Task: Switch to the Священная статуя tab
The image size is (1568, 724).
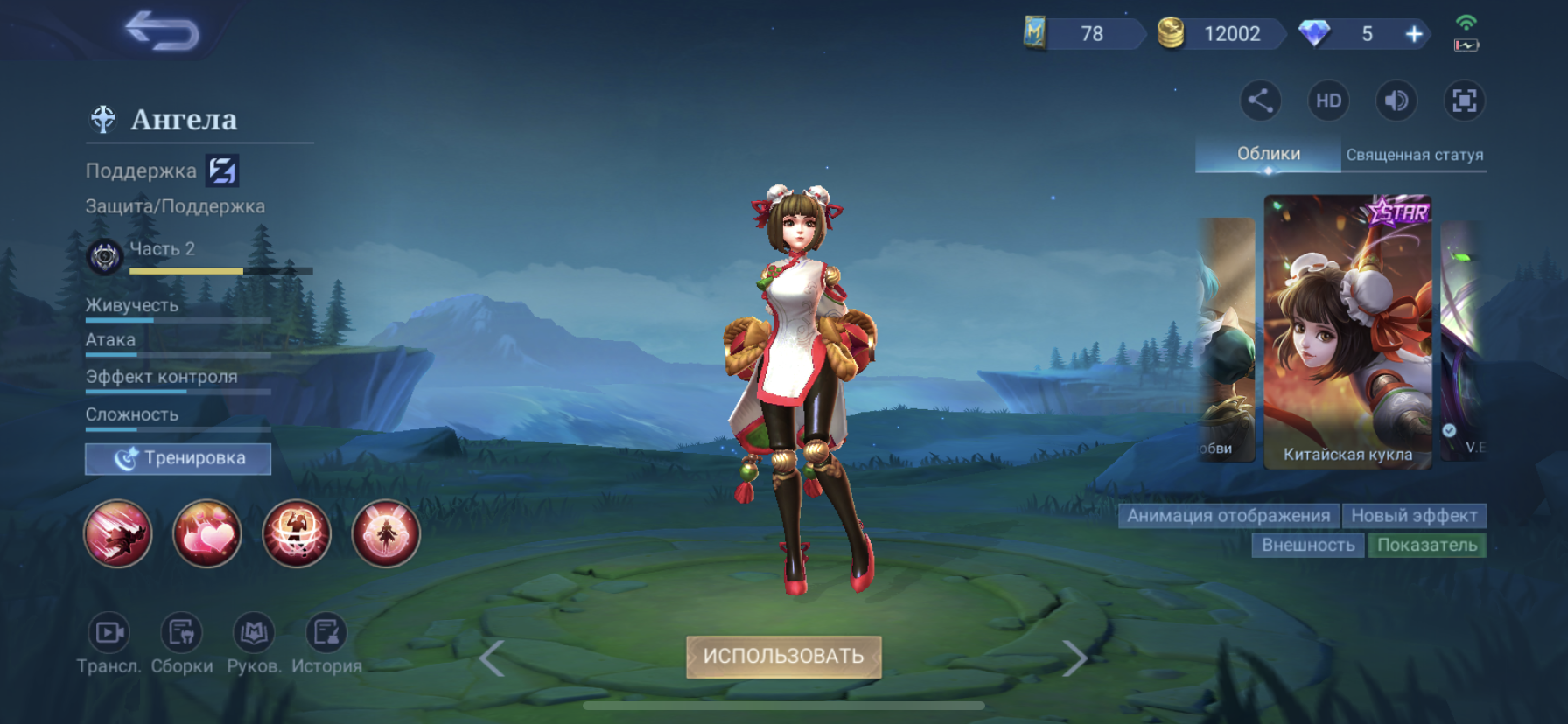Action: pos(1414,155)
